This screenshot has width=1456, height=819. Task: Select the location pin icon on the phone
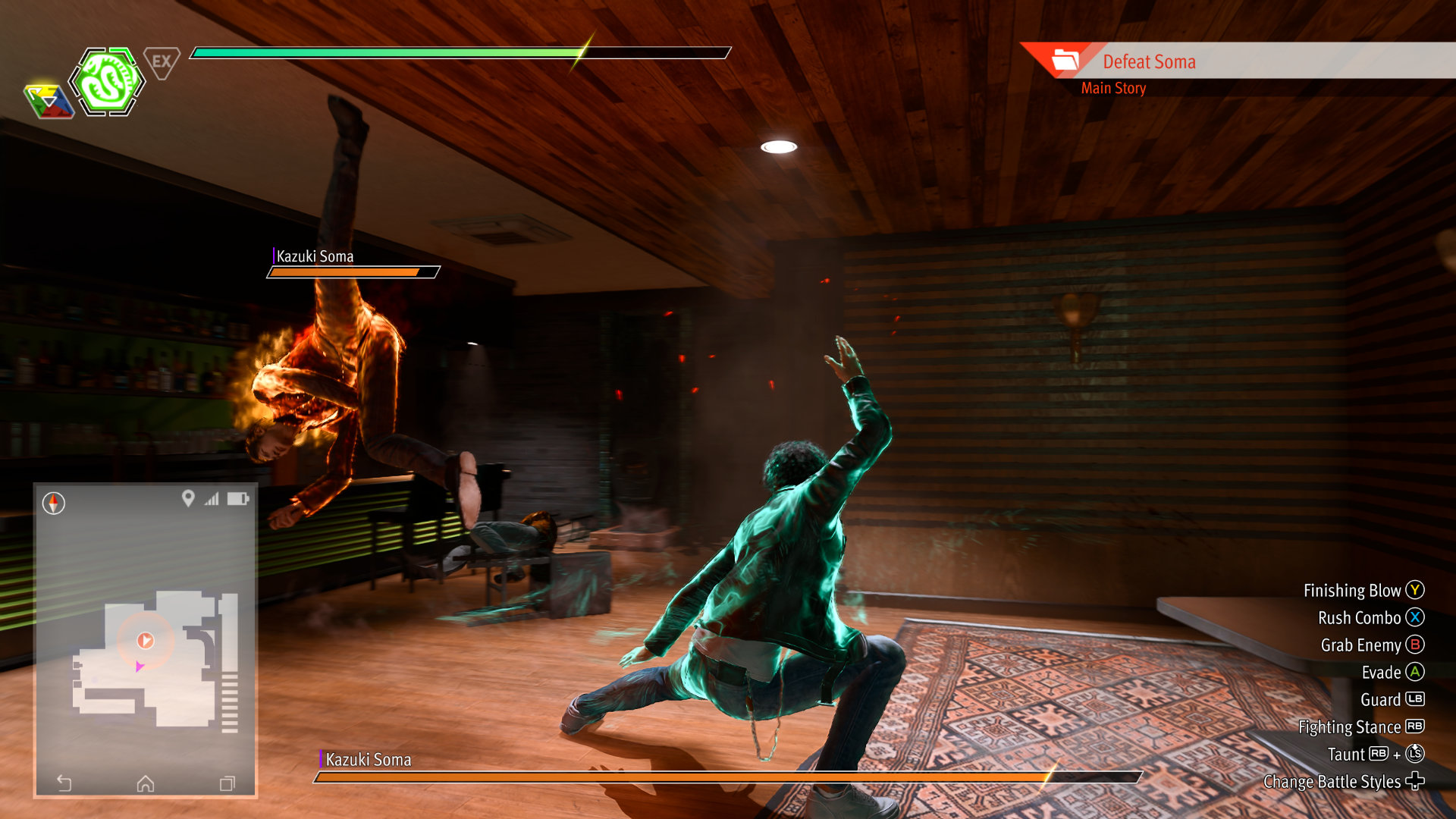coord(188,498)
